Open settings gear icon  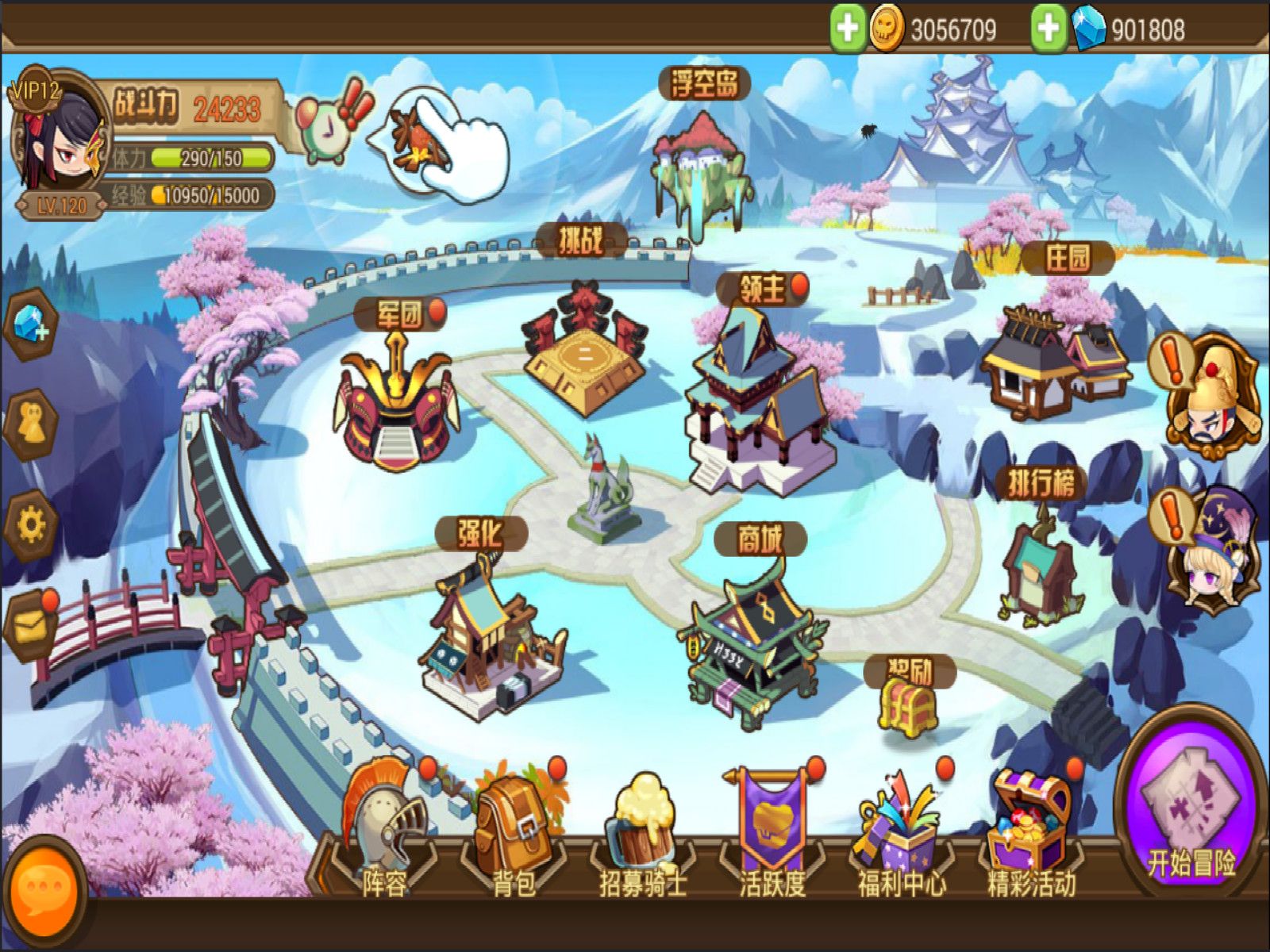(30, 524)
